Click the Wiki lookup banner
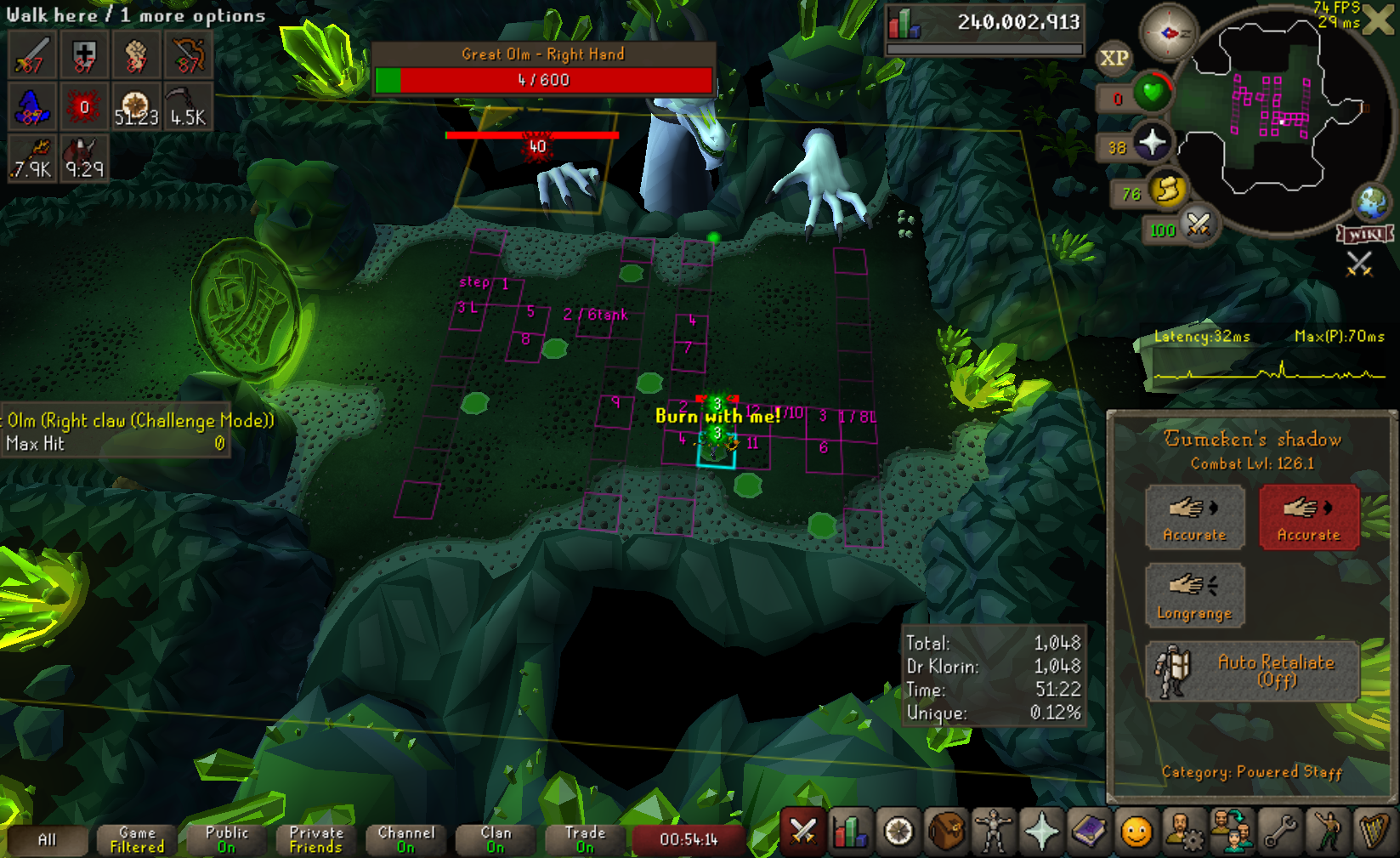This screenshot has width=1400, height=858. coord(1365,234)
